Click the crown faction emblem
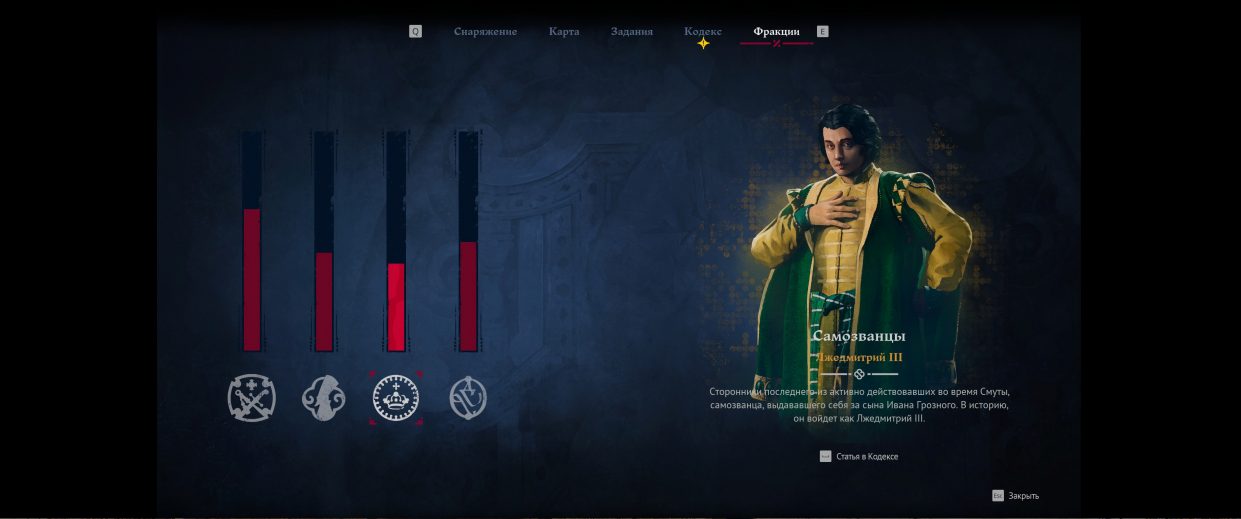The height and width of the screenshot is (519, 1241). point(396,398)
